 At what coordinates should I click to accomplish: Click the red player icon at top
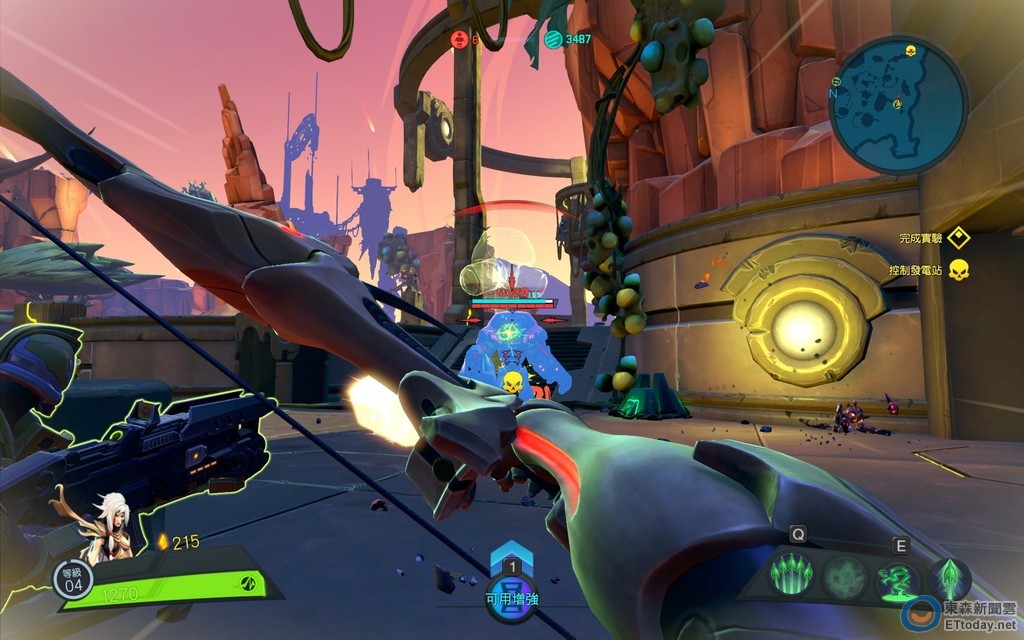[460, 39]
